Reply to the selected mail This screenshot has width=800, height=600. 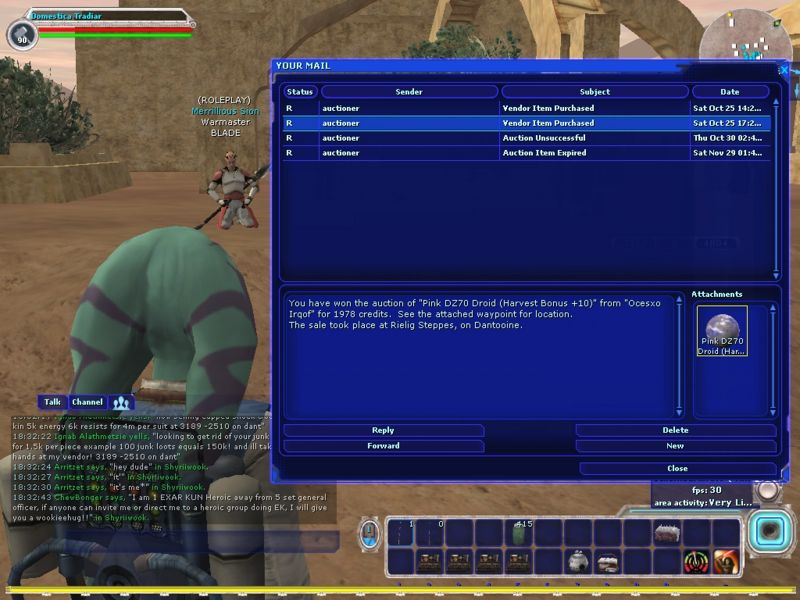383,431
